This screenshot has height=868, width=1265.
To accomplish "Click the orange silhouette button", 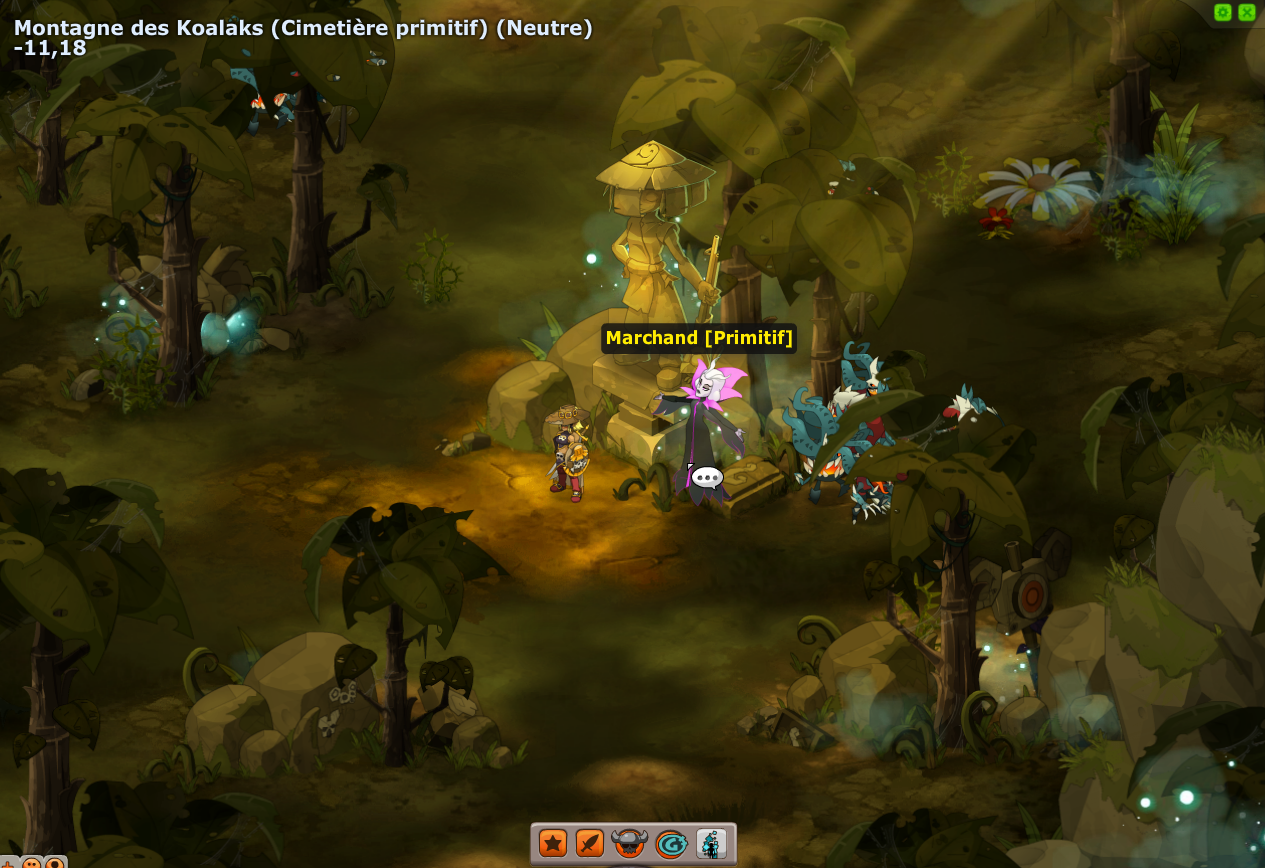I will click(55, 863).
